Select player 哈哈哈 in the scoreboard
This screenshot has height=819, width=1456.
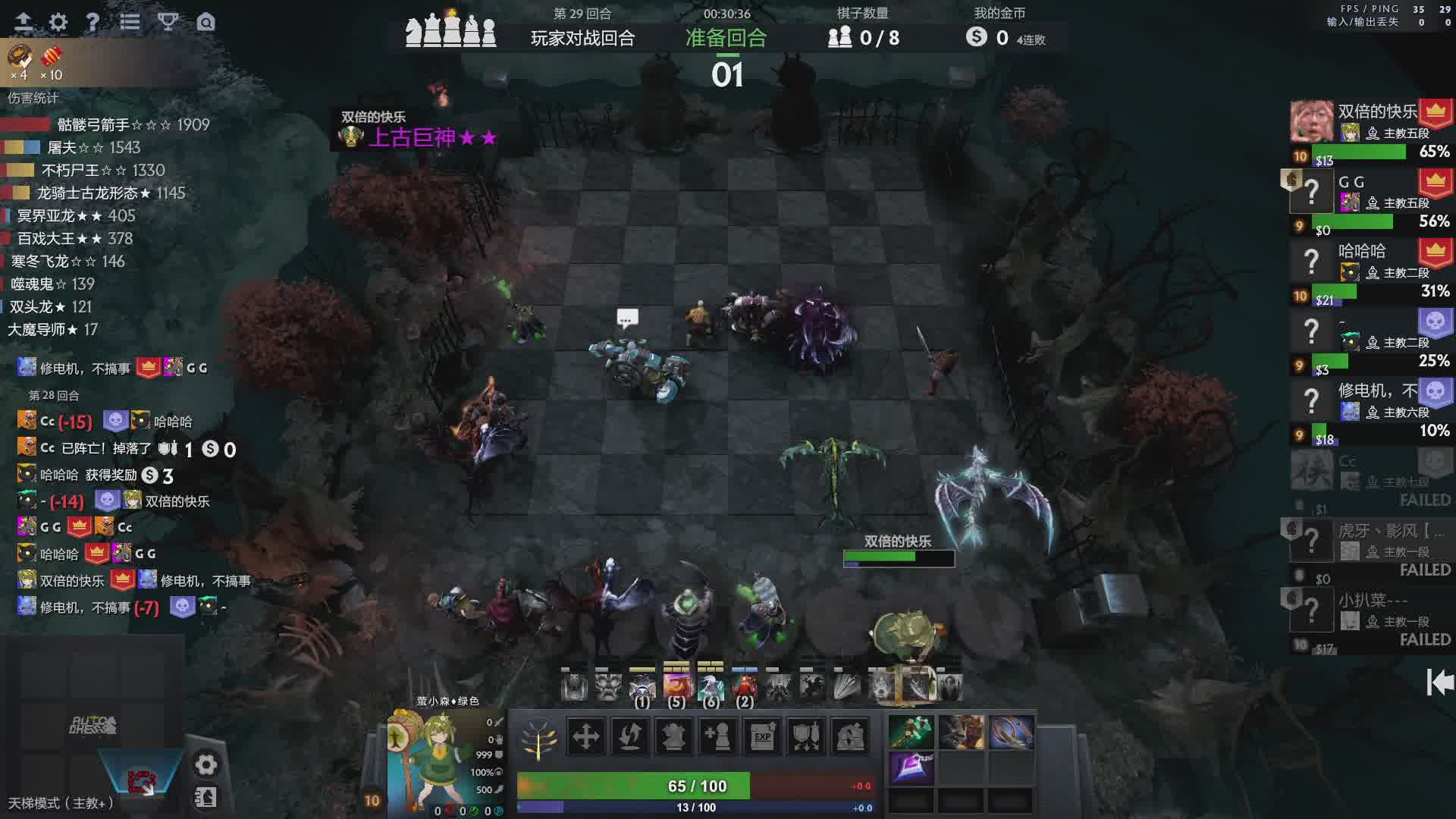(1361, 252)
